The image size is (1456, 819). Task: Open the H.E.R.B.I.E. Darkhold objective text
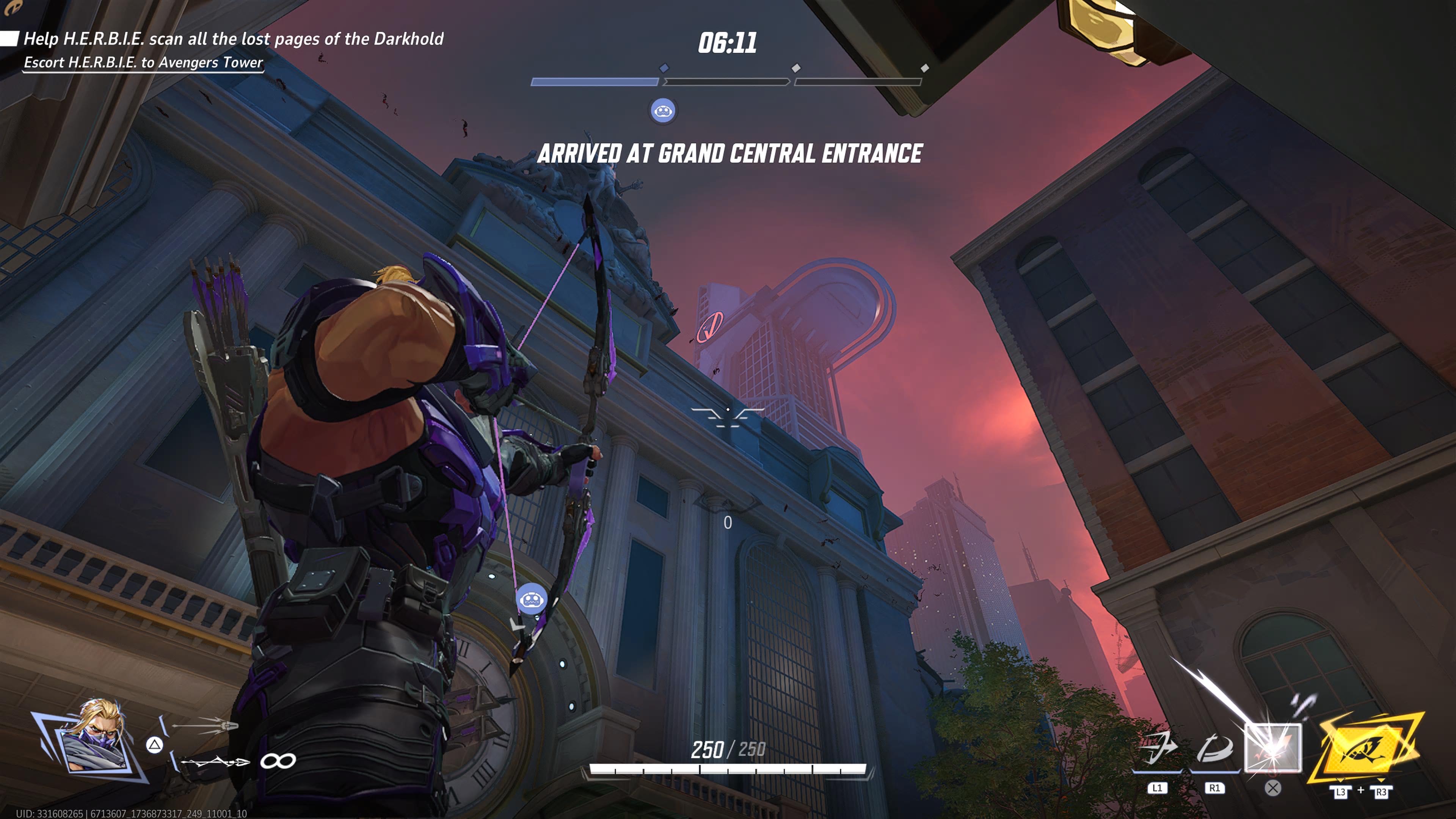click(233, 38)
